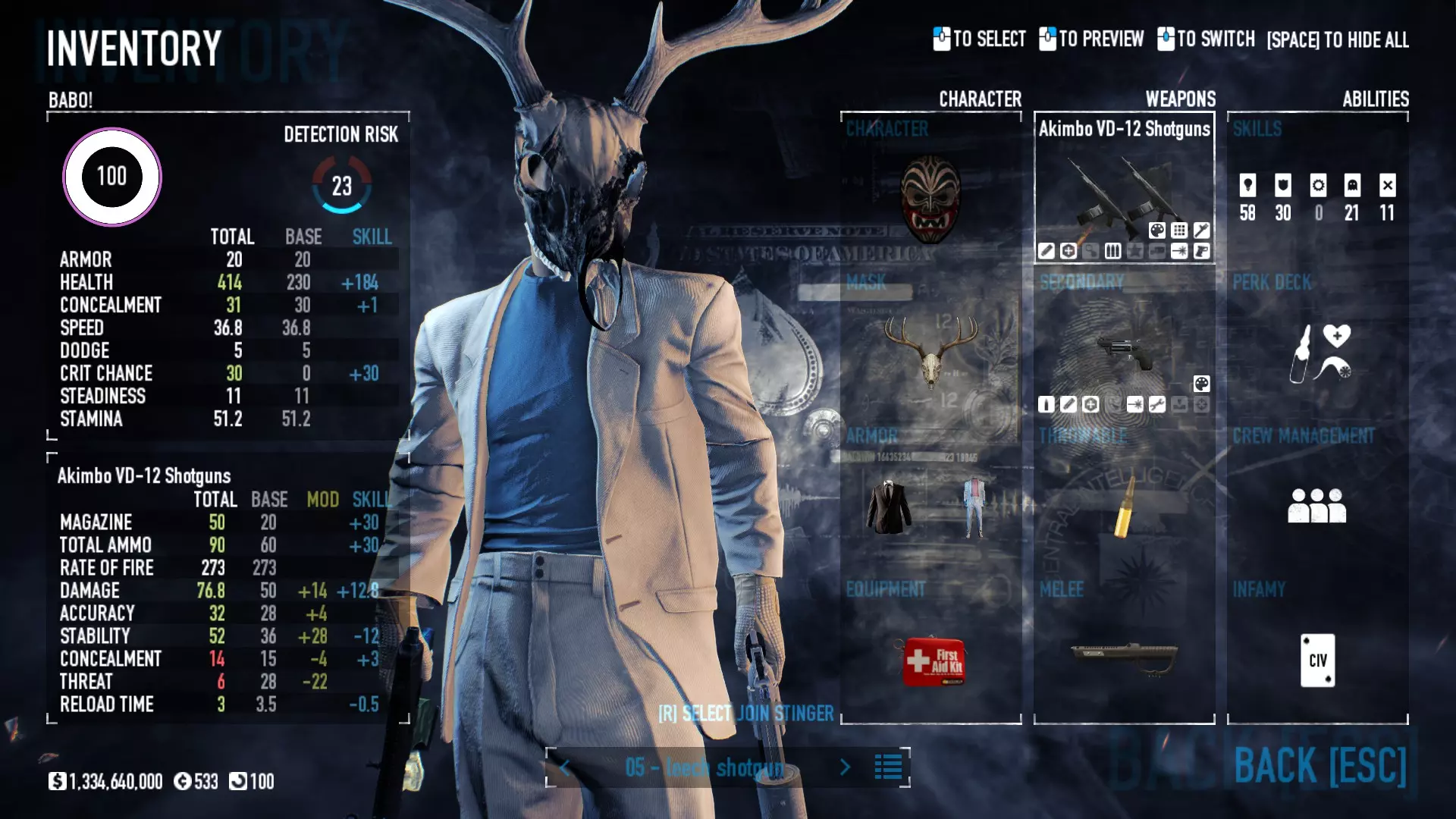
Task: Open the deer skull mask slot
Action: click(x=930, y=351)
